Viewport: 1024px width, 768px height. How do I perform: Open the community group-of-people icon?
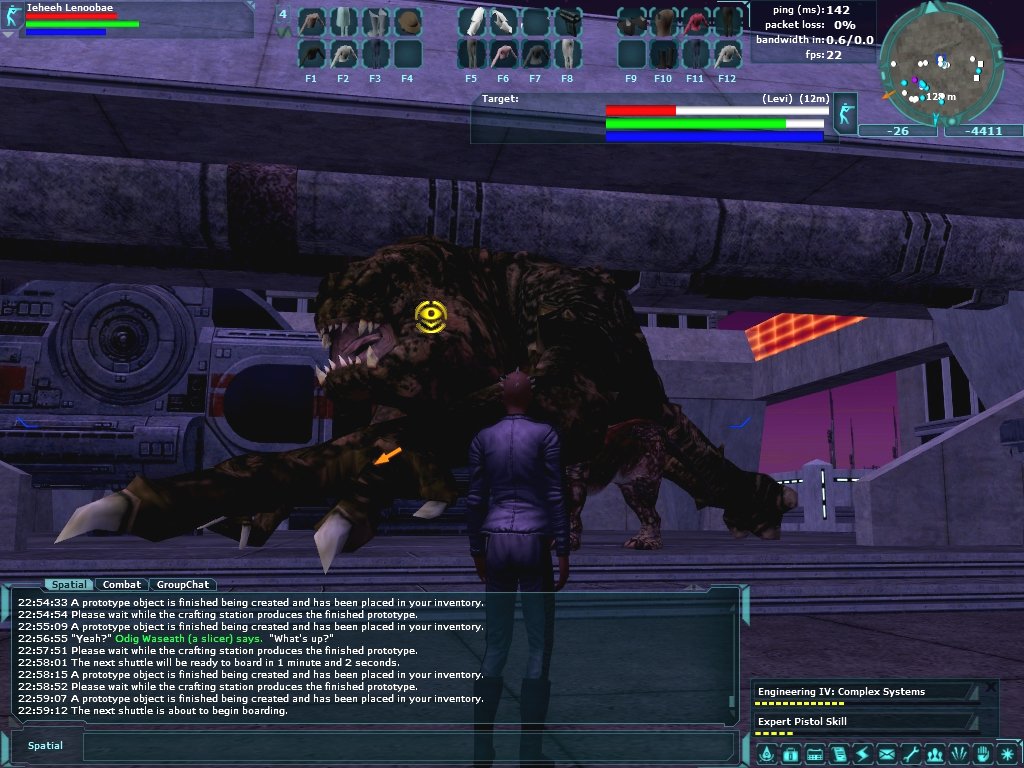click(x=935, y=753)
